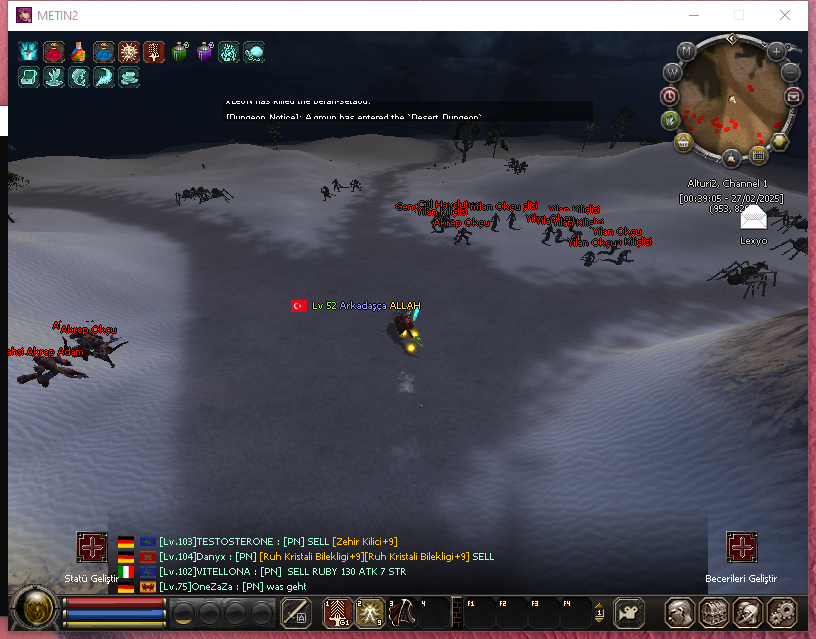Open Statü Geliştir stat upgrade button
The image size is (816, 639).
[x=92, y=547]
